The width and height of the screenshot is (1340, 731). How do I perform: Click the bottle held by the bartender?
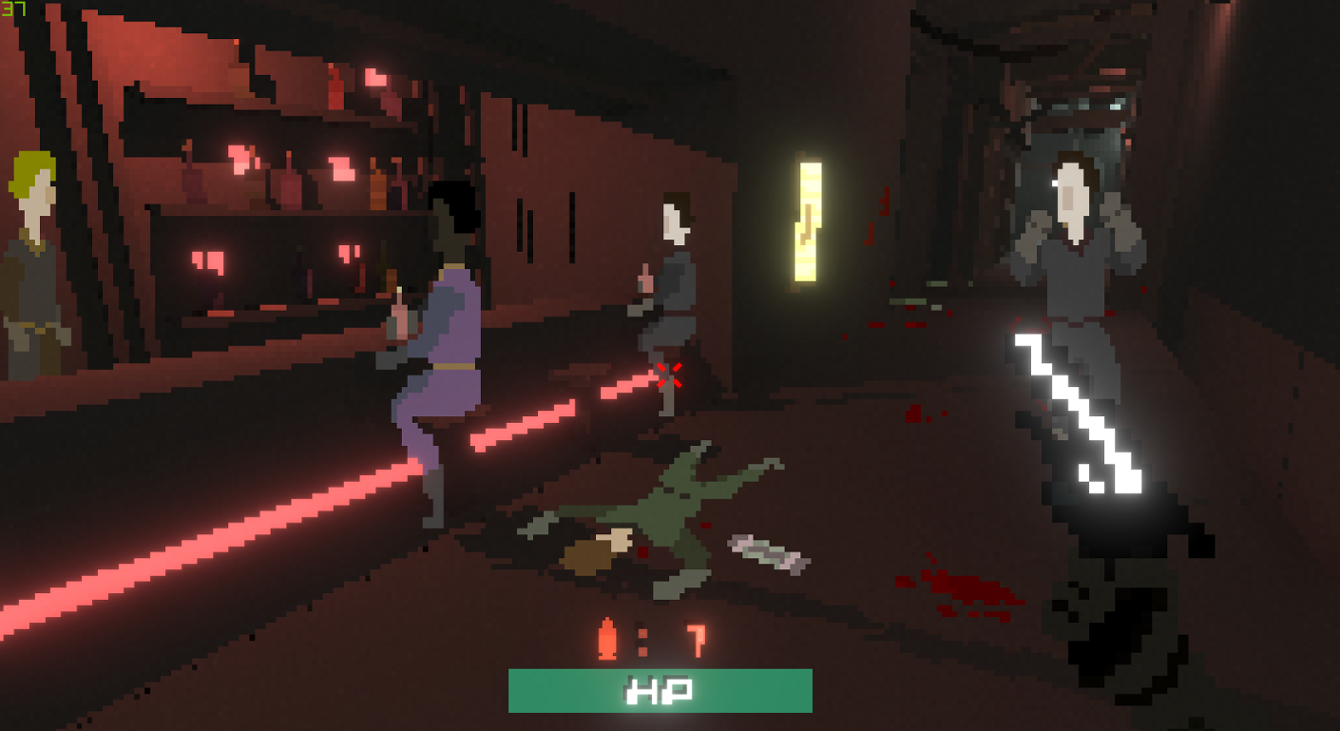click(x=399, y=315)
